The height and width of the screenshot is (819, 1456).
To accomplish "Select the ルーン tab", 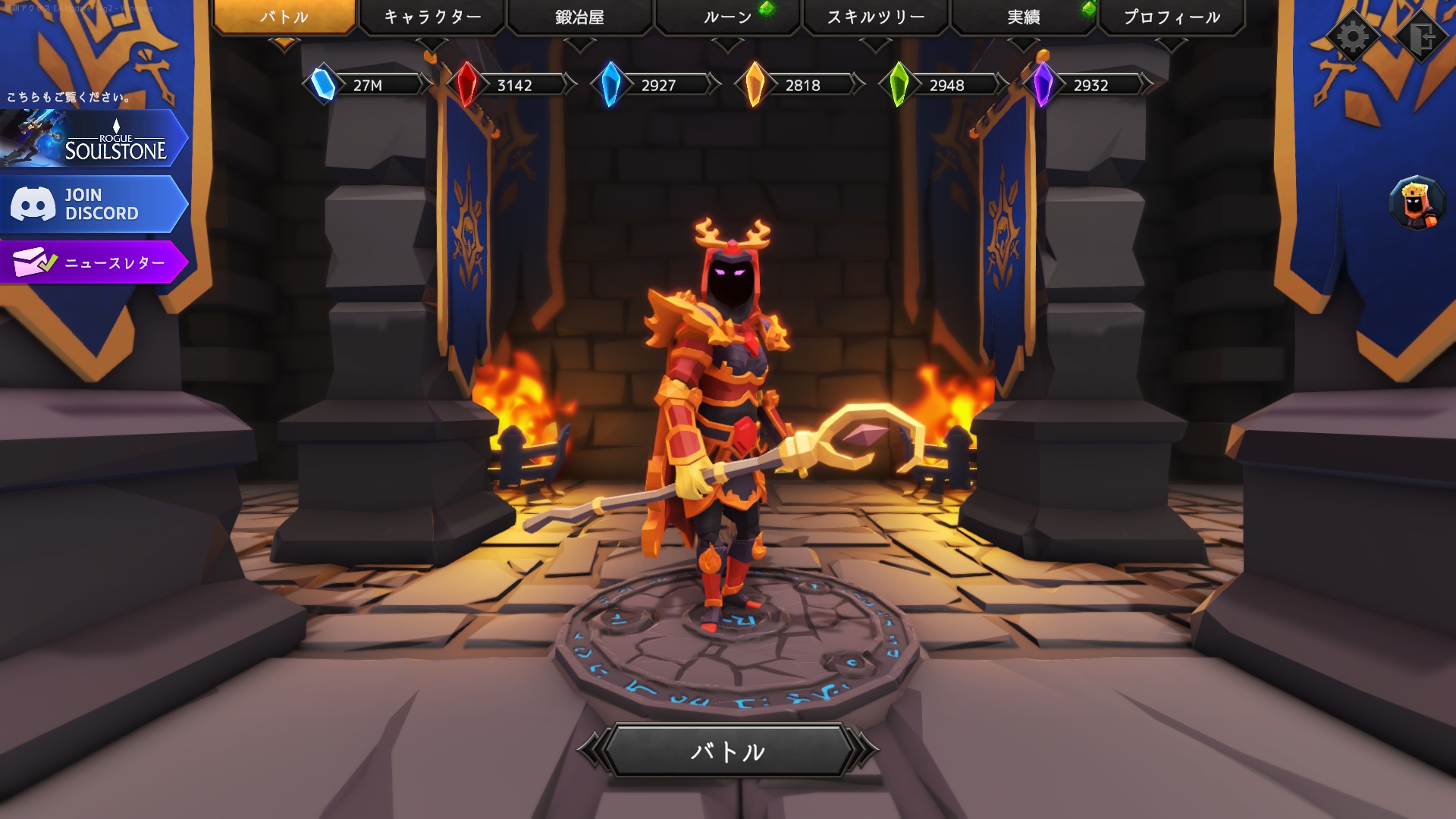I will click(x=727, y=17).
